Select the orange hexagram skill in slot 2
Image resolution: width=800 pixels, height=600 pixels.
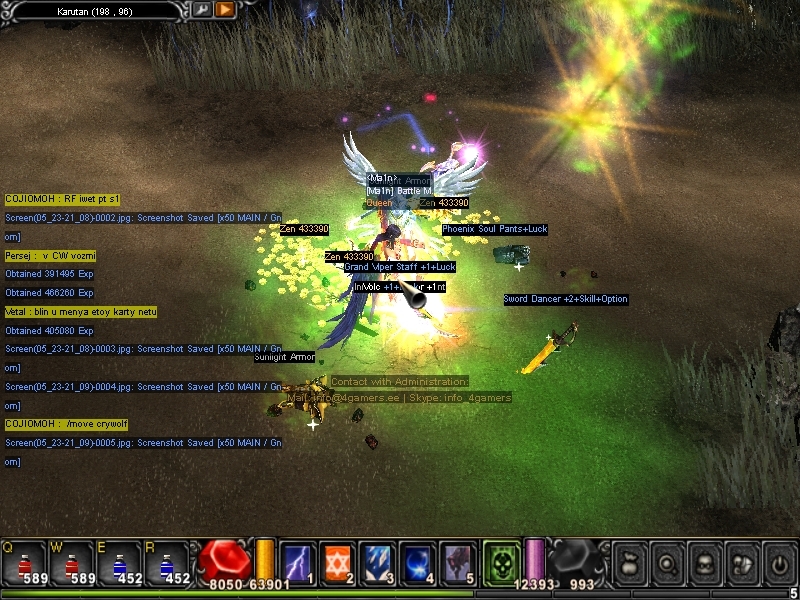tap(337, 562)
